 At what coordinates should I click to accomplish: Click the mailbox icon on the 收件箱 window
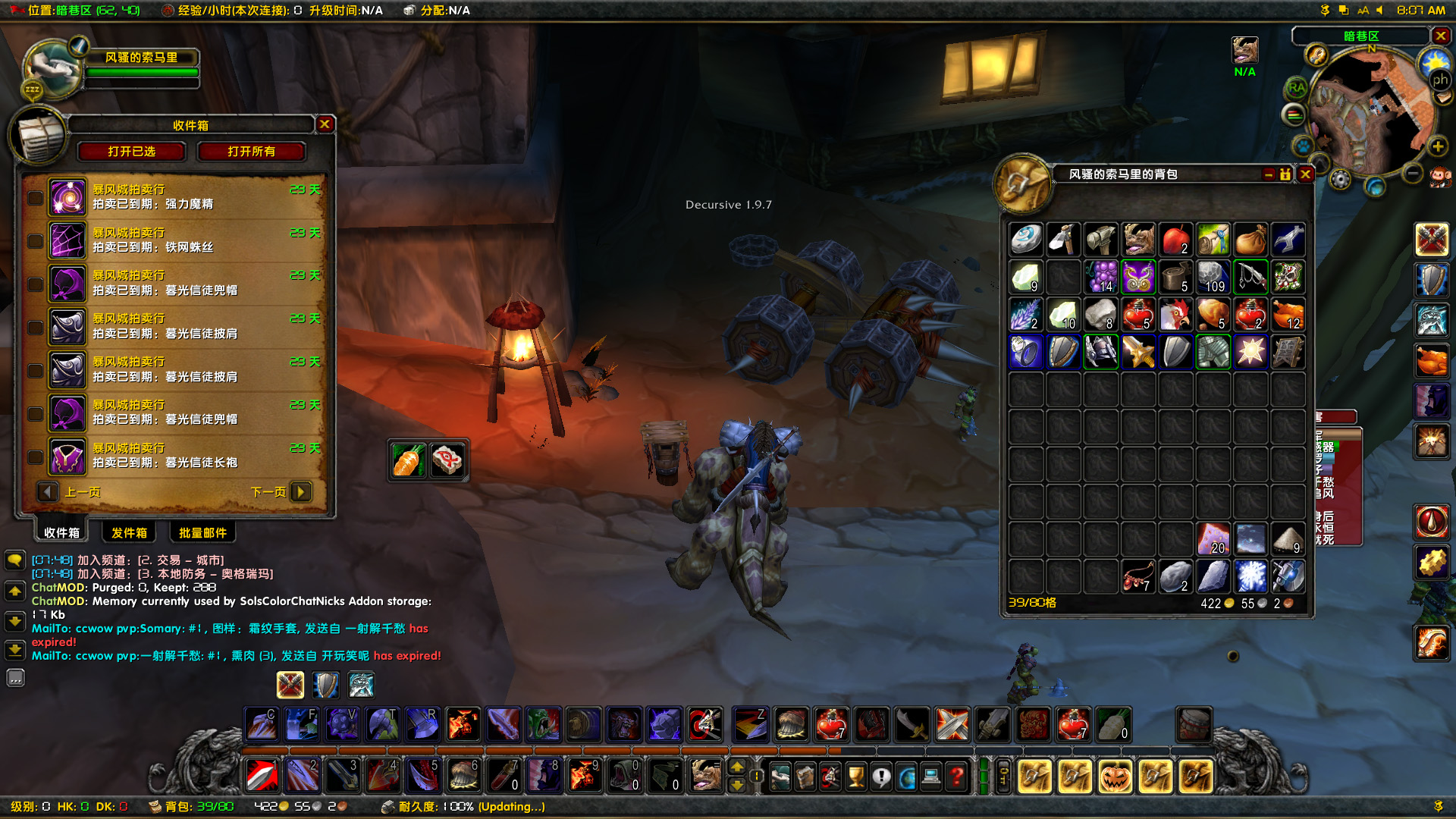[x=39, y=137]
